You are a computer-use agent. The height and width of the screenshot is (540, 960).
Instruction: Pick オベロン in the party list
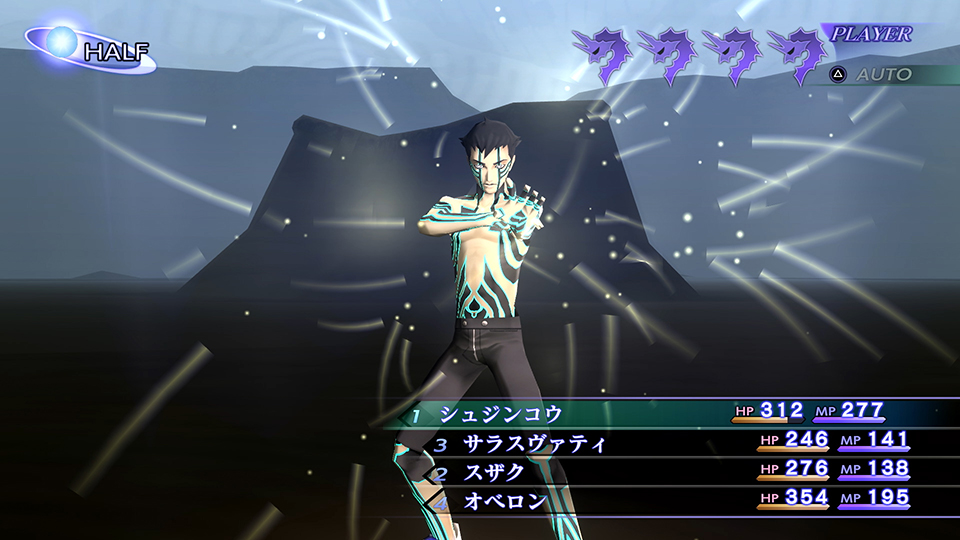tap(505, 499)
